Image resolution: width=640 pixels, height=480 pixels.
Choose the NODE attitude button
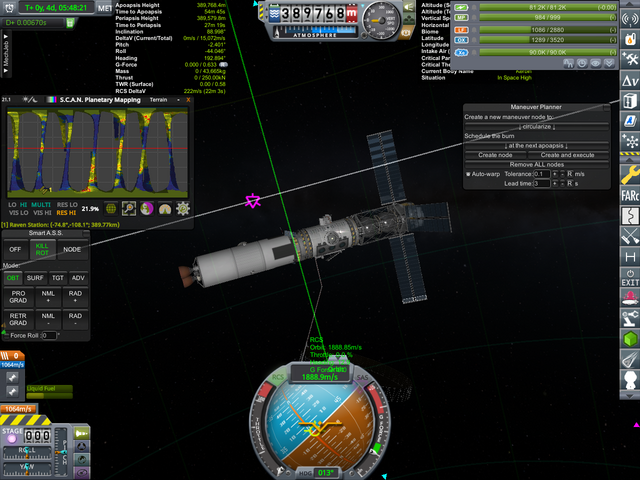coord(73,249)
